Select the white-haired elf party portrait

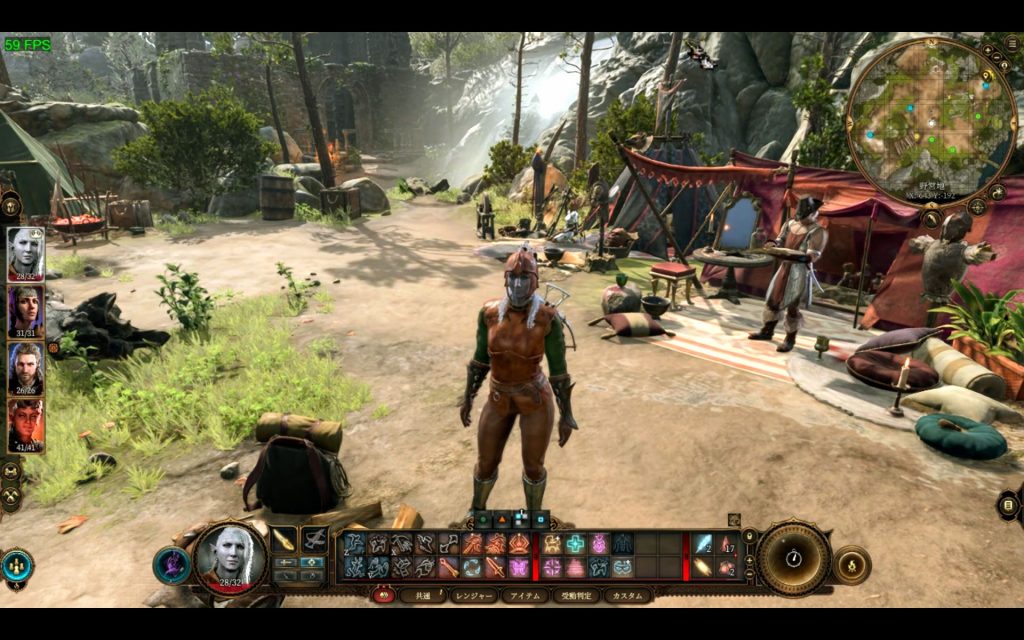tap(25, 253)
